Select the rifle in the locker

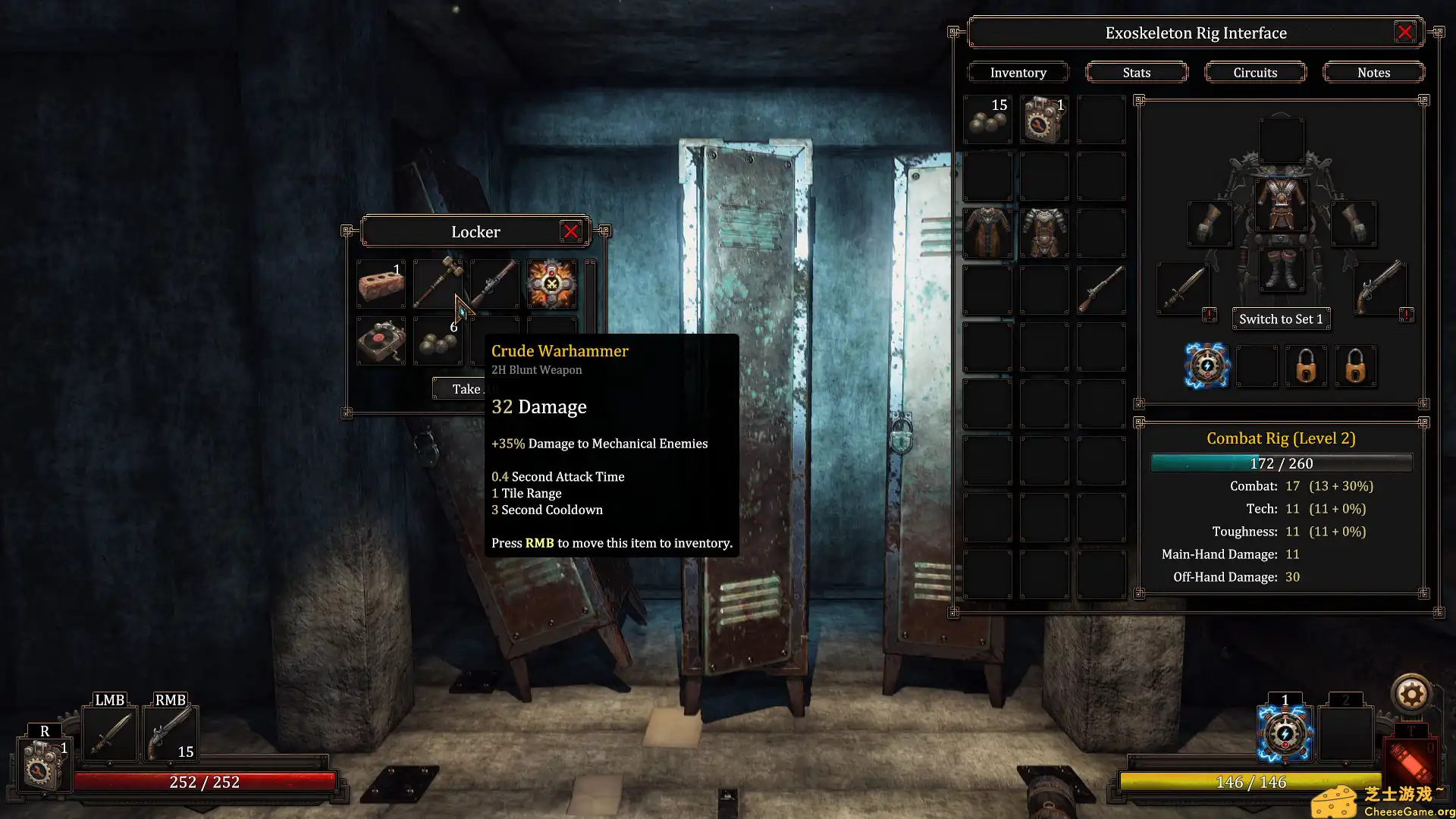tap(494, 283)
